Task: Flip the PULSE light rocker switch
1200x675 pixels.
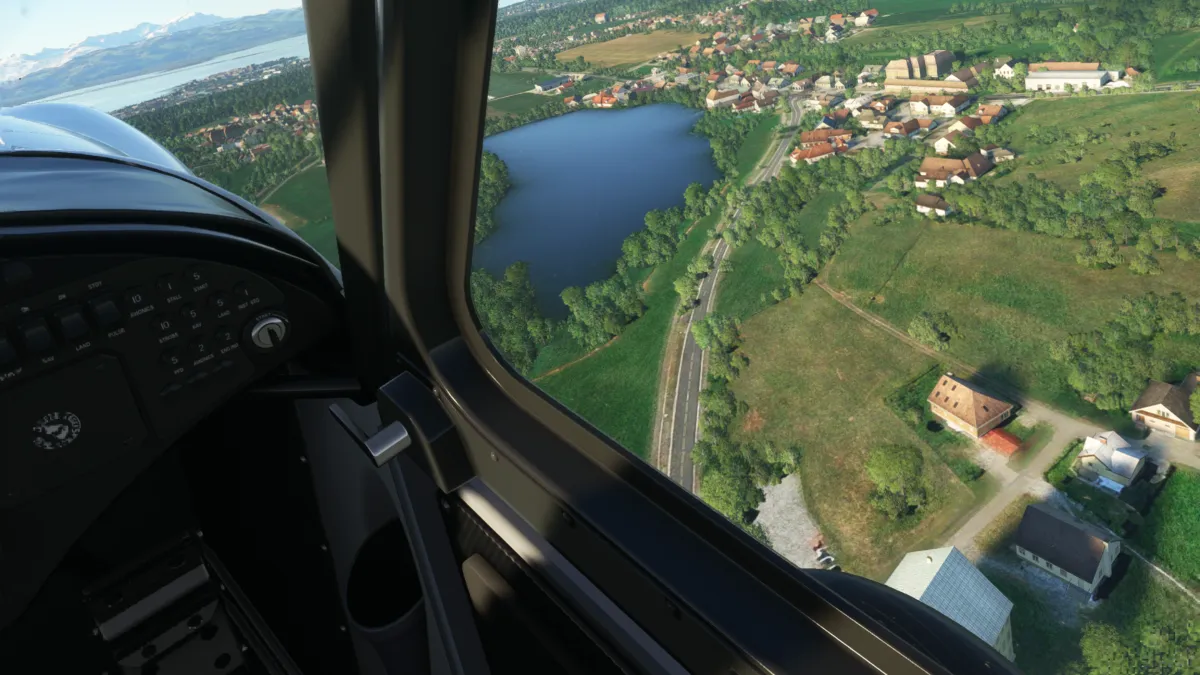Action: click(x=106, y=312)
